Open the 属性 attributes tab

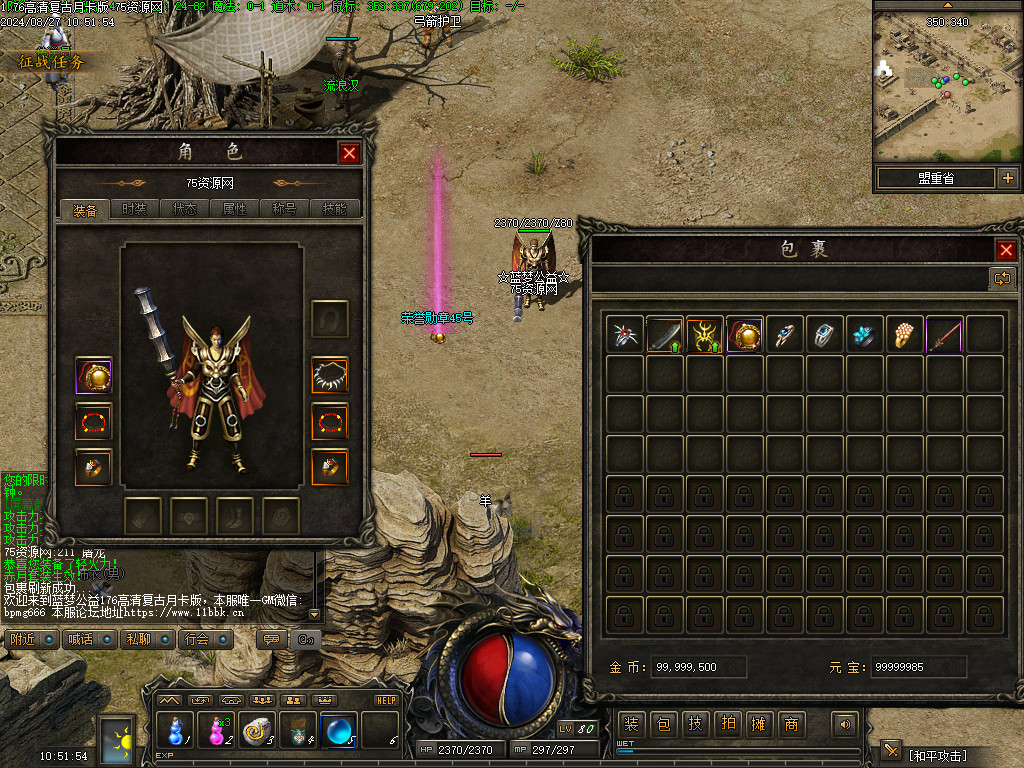coord(233,210)
